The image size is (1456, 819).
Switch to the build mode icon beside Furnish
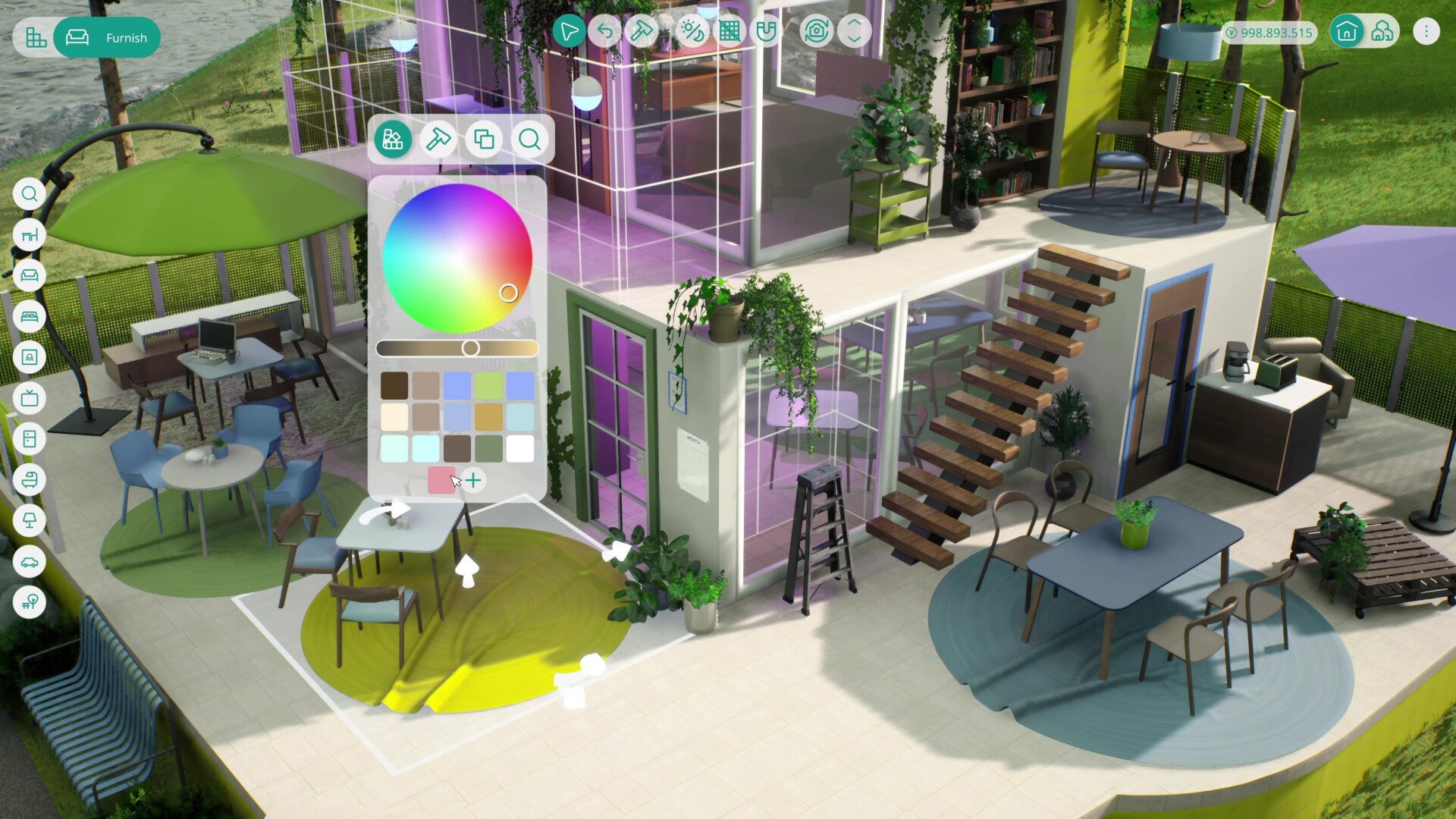point(36,38)
